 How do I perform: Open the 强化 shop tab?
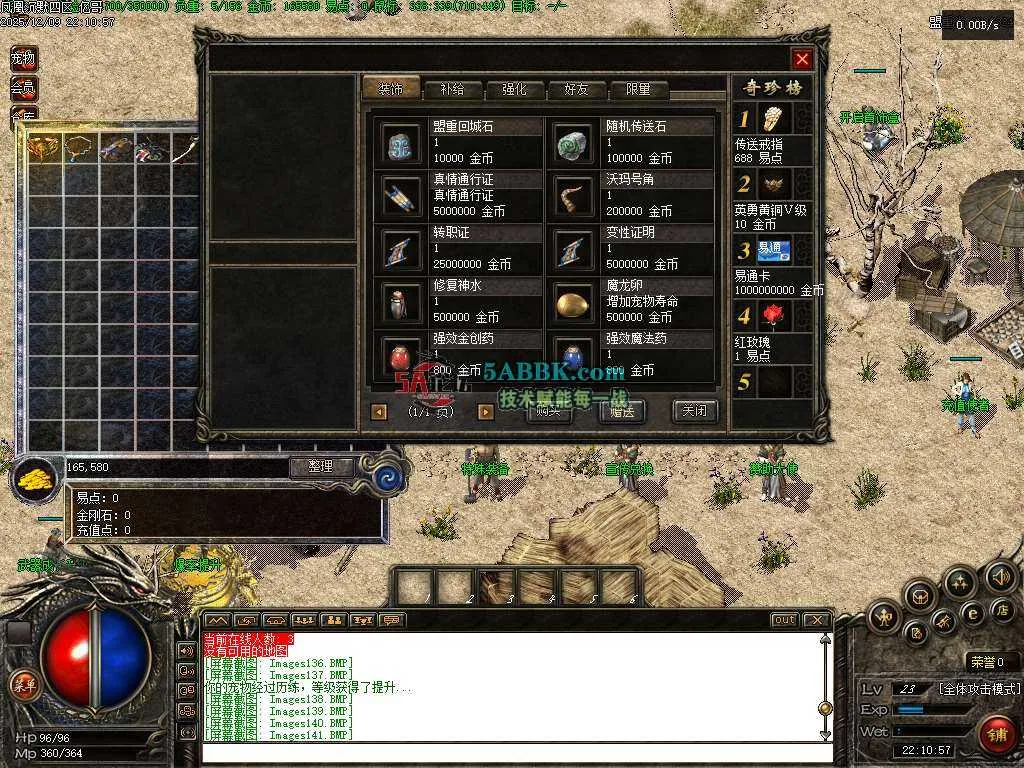(x=514, y=89)
